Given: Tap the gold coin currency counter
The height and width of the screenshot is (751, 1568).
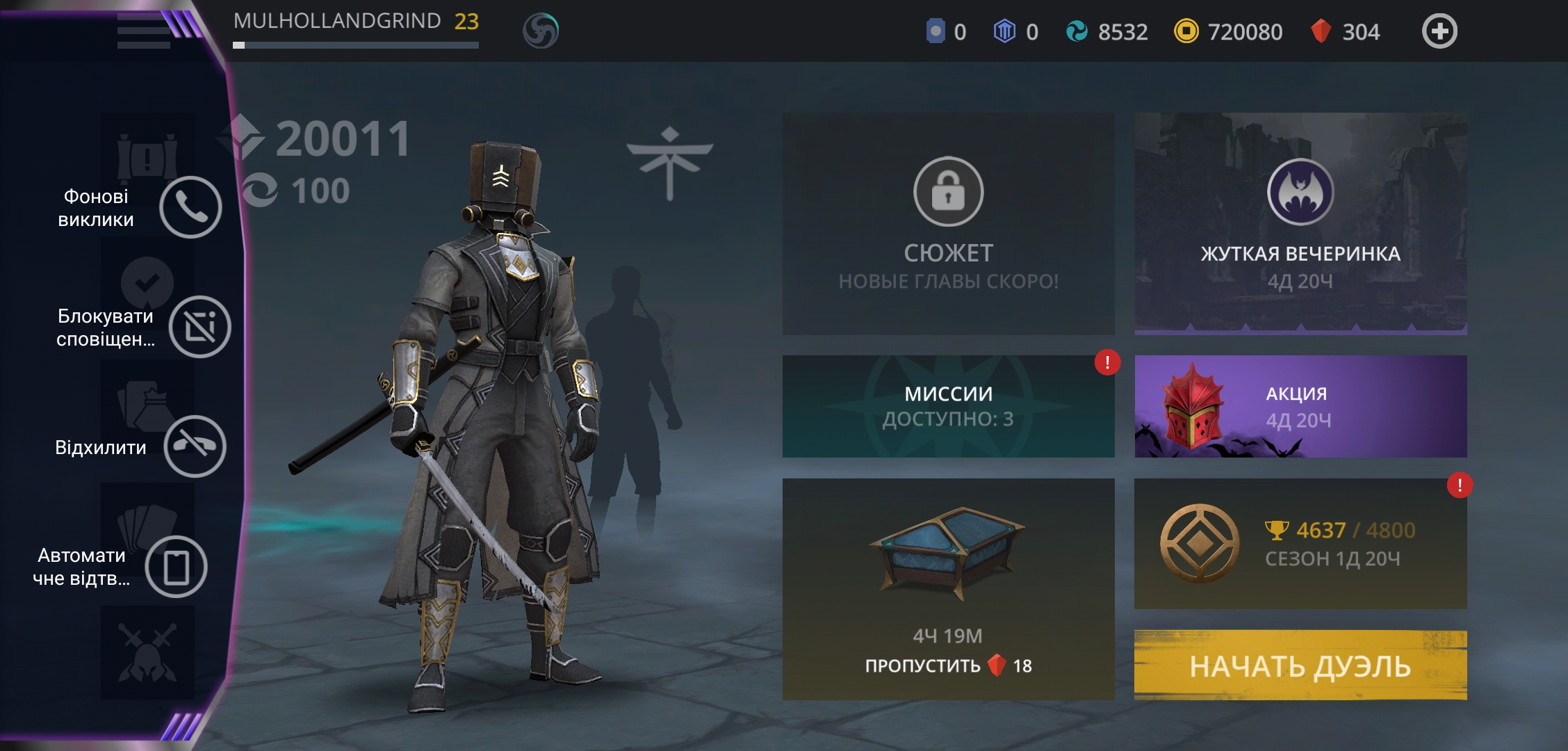Looking at the screenshot, I should tap(1228, 32).
